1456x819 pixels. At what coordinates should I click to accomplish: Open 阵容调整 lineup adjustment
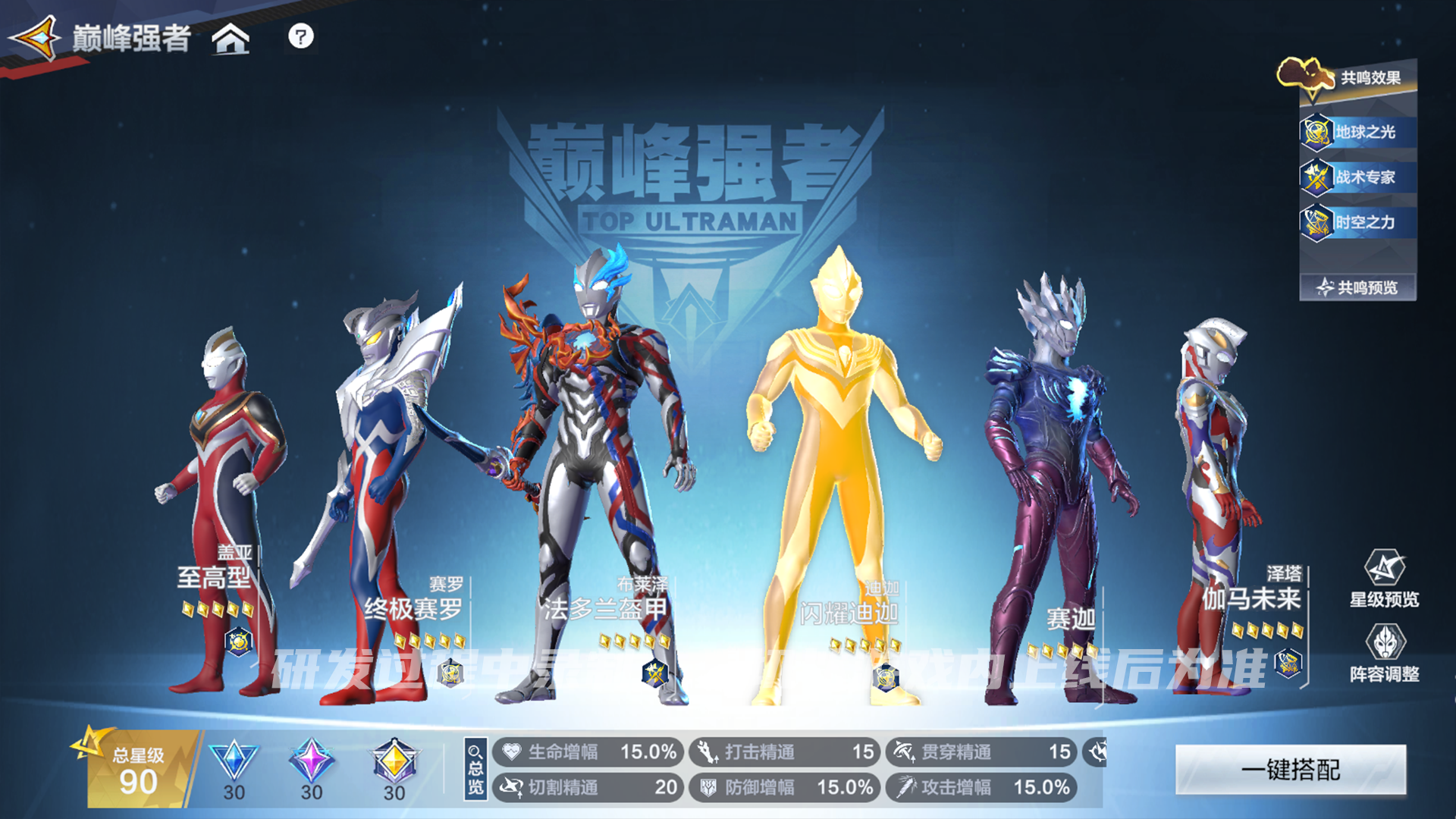(x=1384, y=654)
